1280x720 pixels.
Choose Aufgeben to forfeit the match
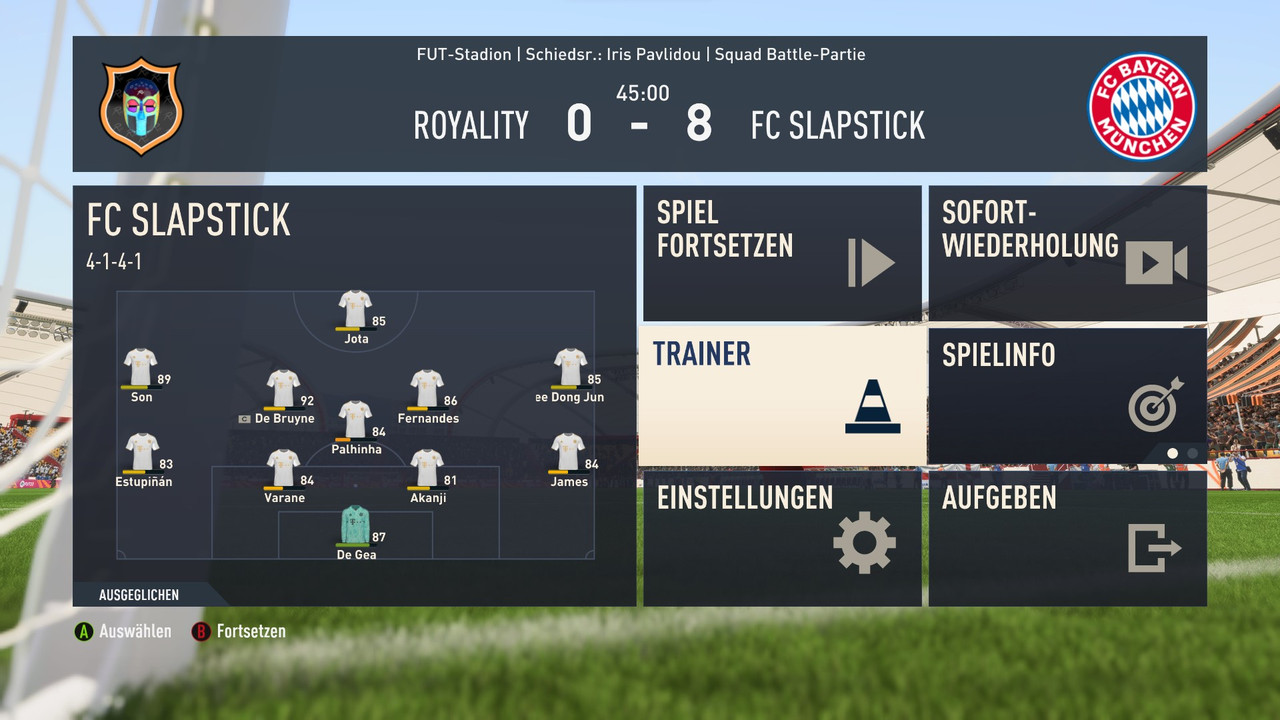(x=1067, y=538)
